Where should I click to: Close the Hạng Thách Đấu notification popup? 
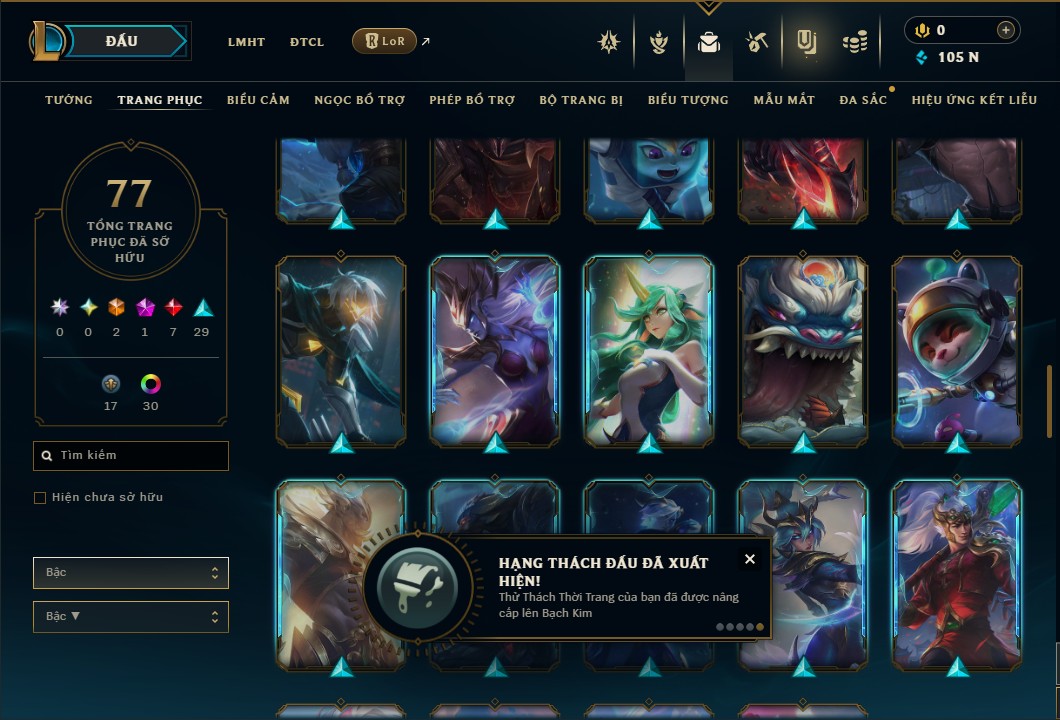click(750, 559)
